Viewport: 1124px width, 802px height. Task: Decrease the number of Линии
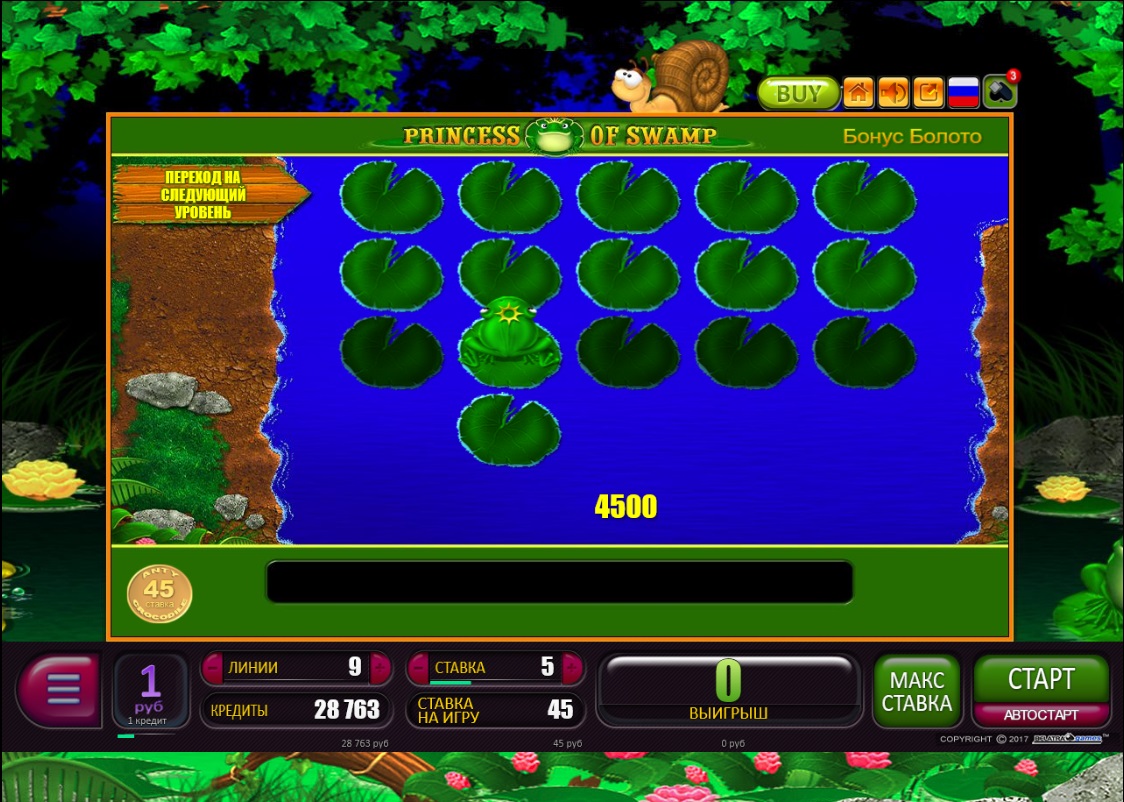click(x=211, y=667)
